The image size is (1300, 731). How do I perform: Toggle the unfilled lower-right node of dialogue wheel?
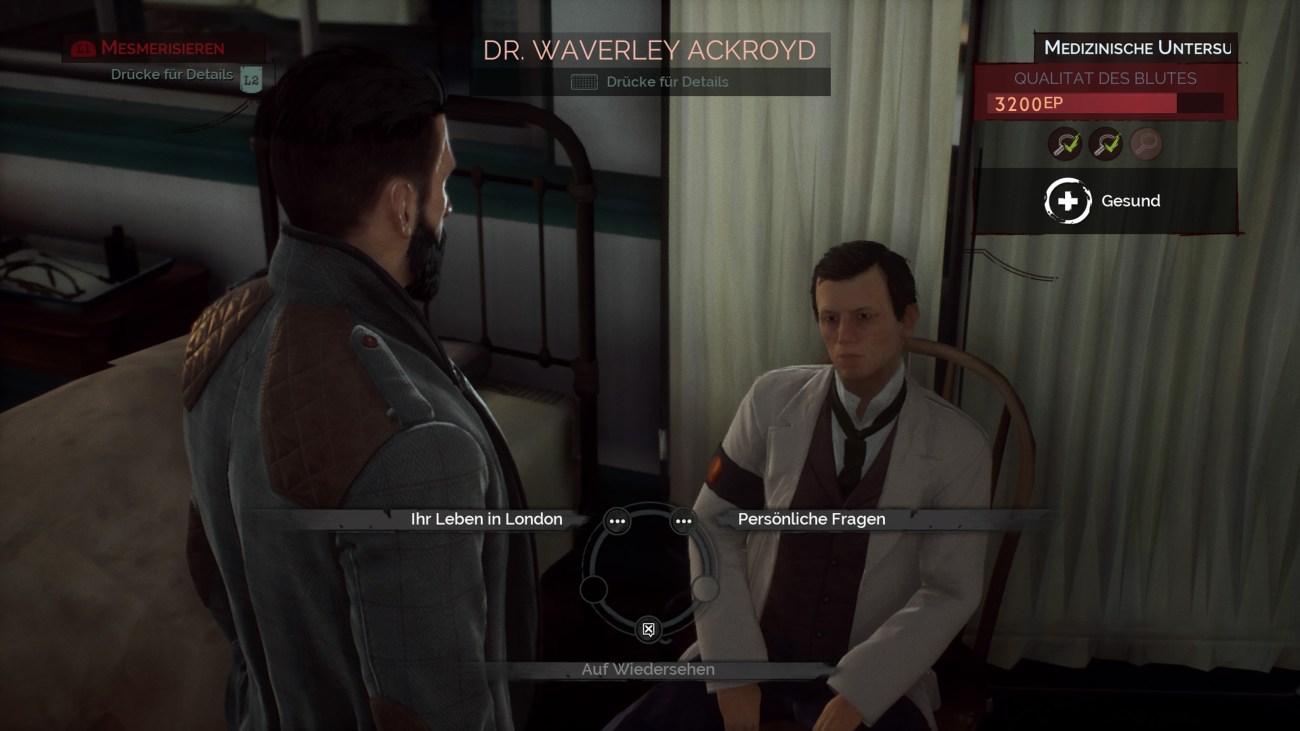706,589
